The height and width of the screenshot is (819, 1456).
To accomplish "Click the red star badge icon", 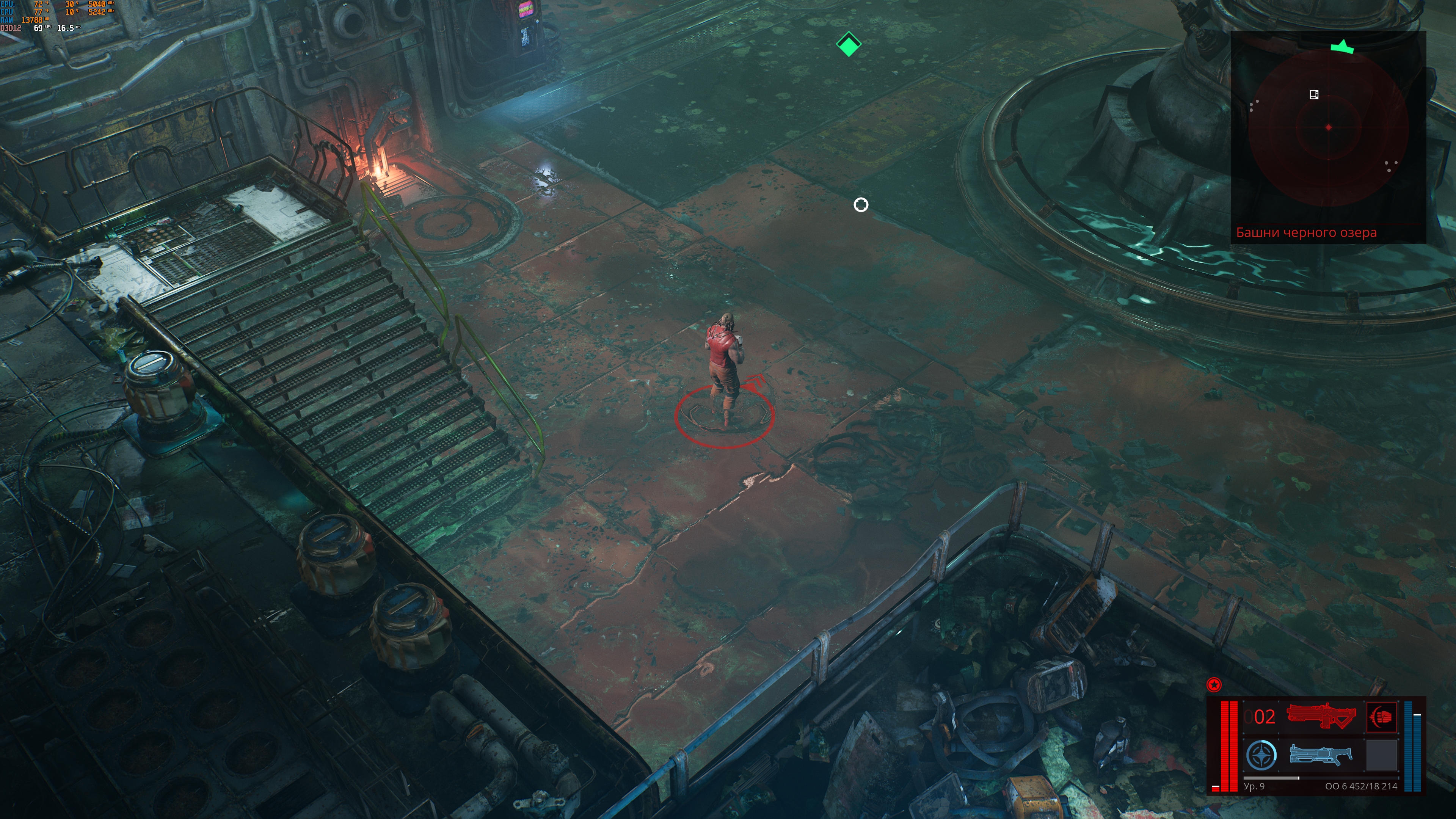I will tap(1213, 685).
